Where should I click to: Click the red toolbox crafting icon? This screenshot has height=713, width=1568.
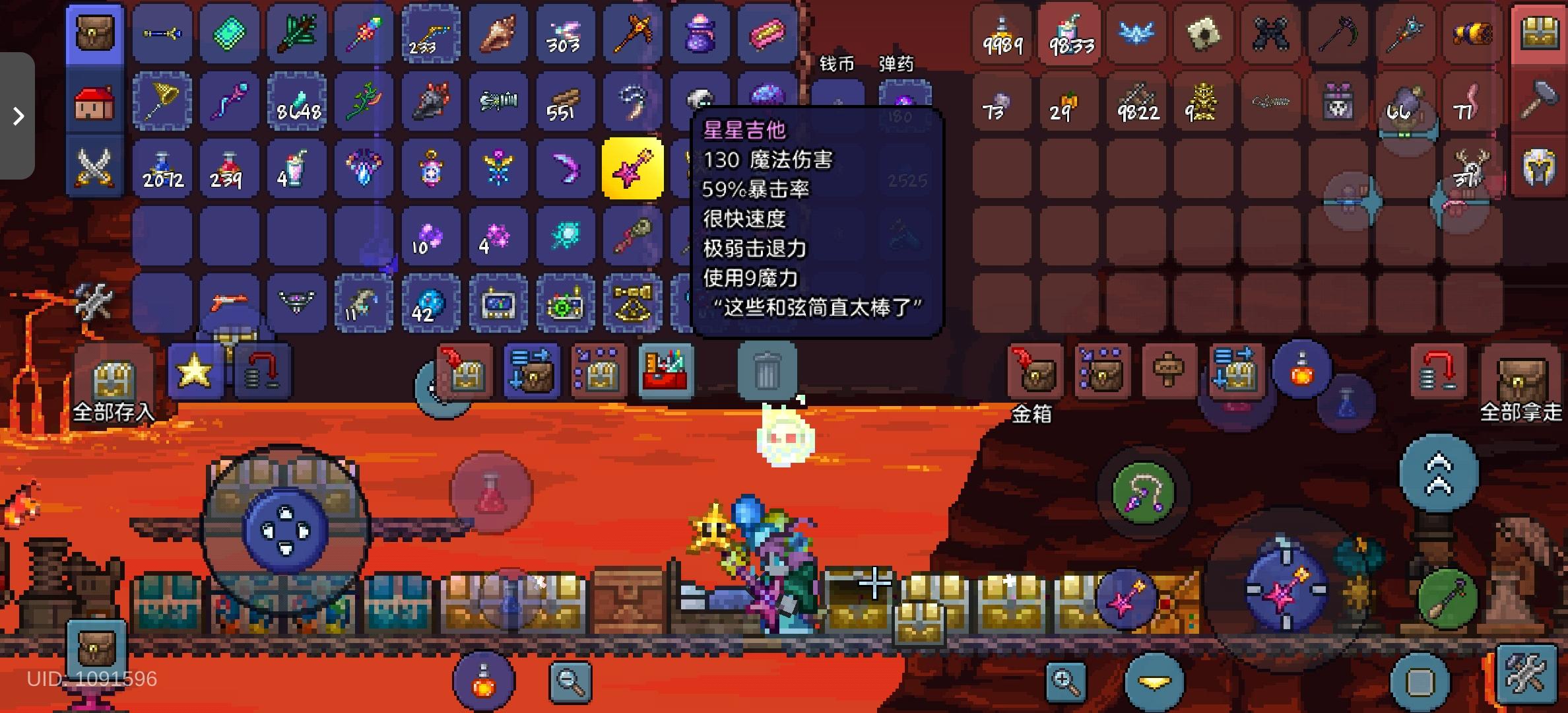pyautogui.click(x=667, y=372)
